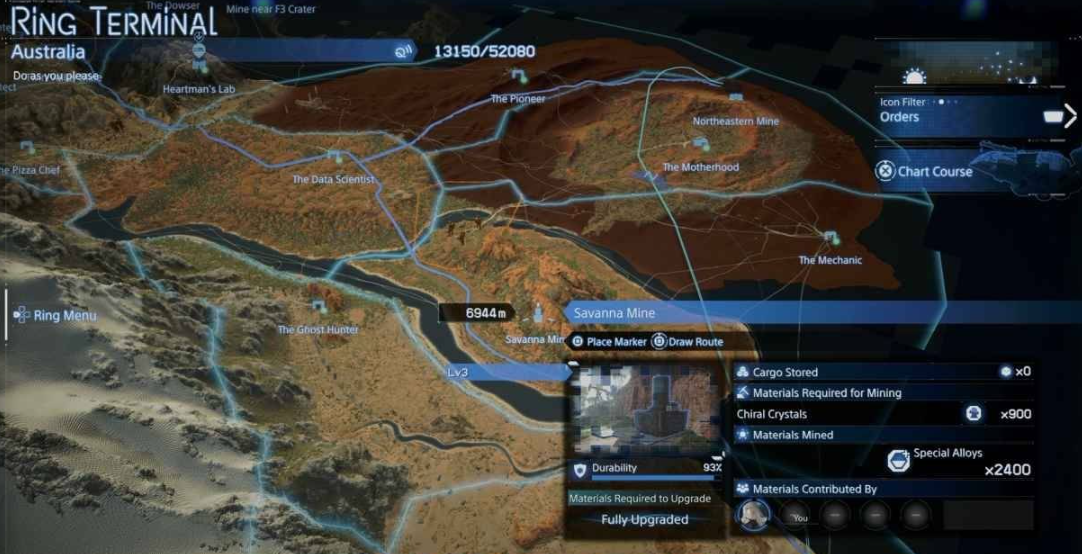Activate Chart Course option

point(925,171)
